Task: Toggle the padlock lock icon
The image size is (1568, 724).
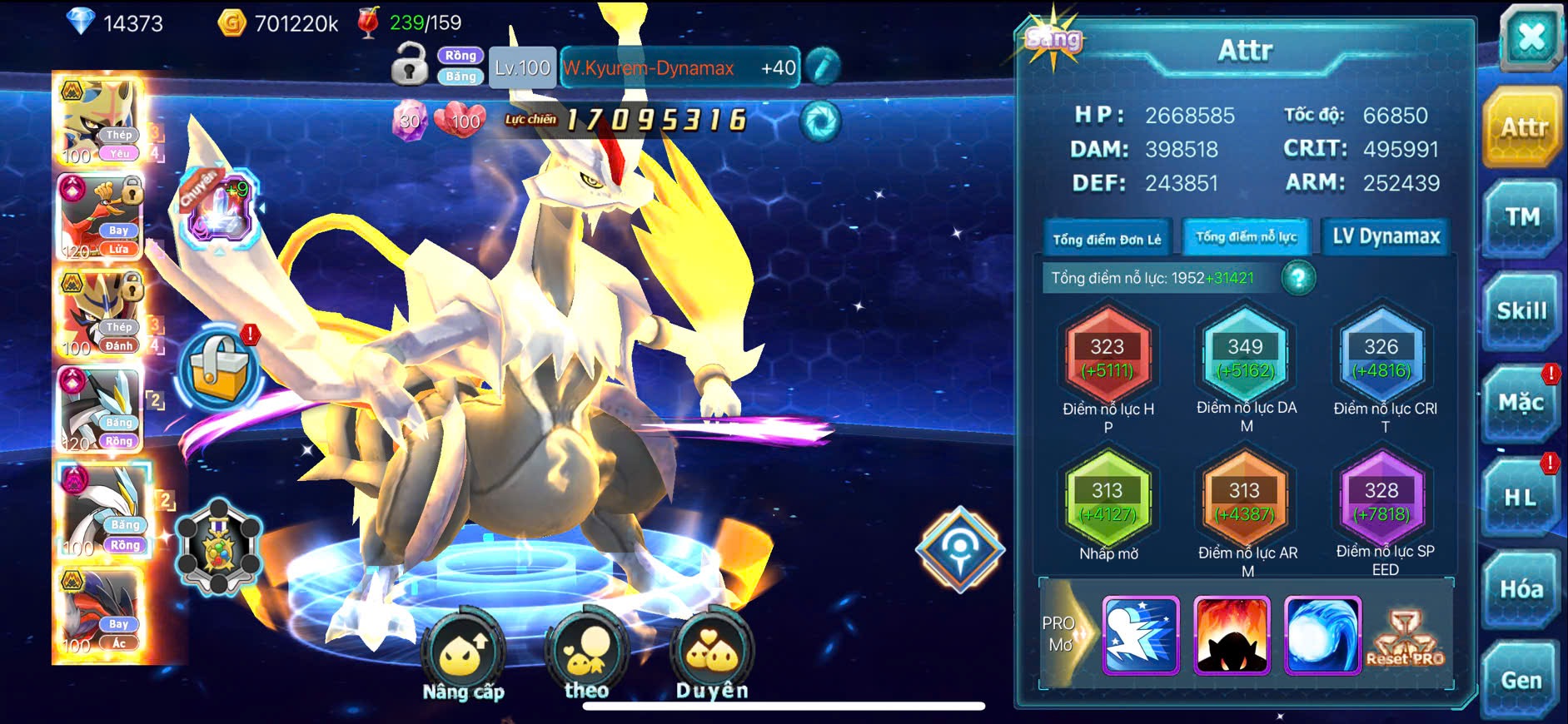Action: (409, 65)
